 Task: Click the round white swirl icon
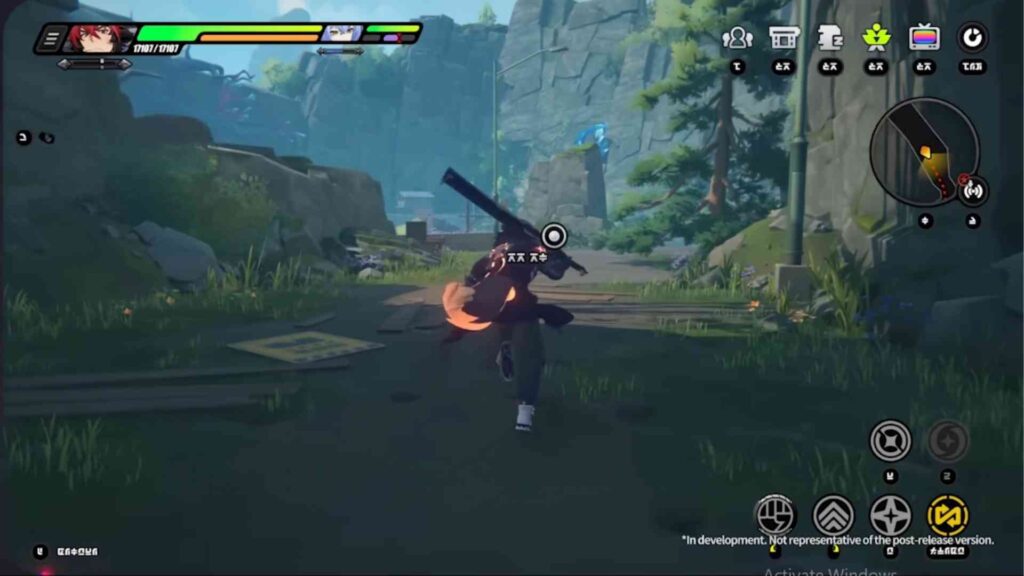click(x=970, y=38)
